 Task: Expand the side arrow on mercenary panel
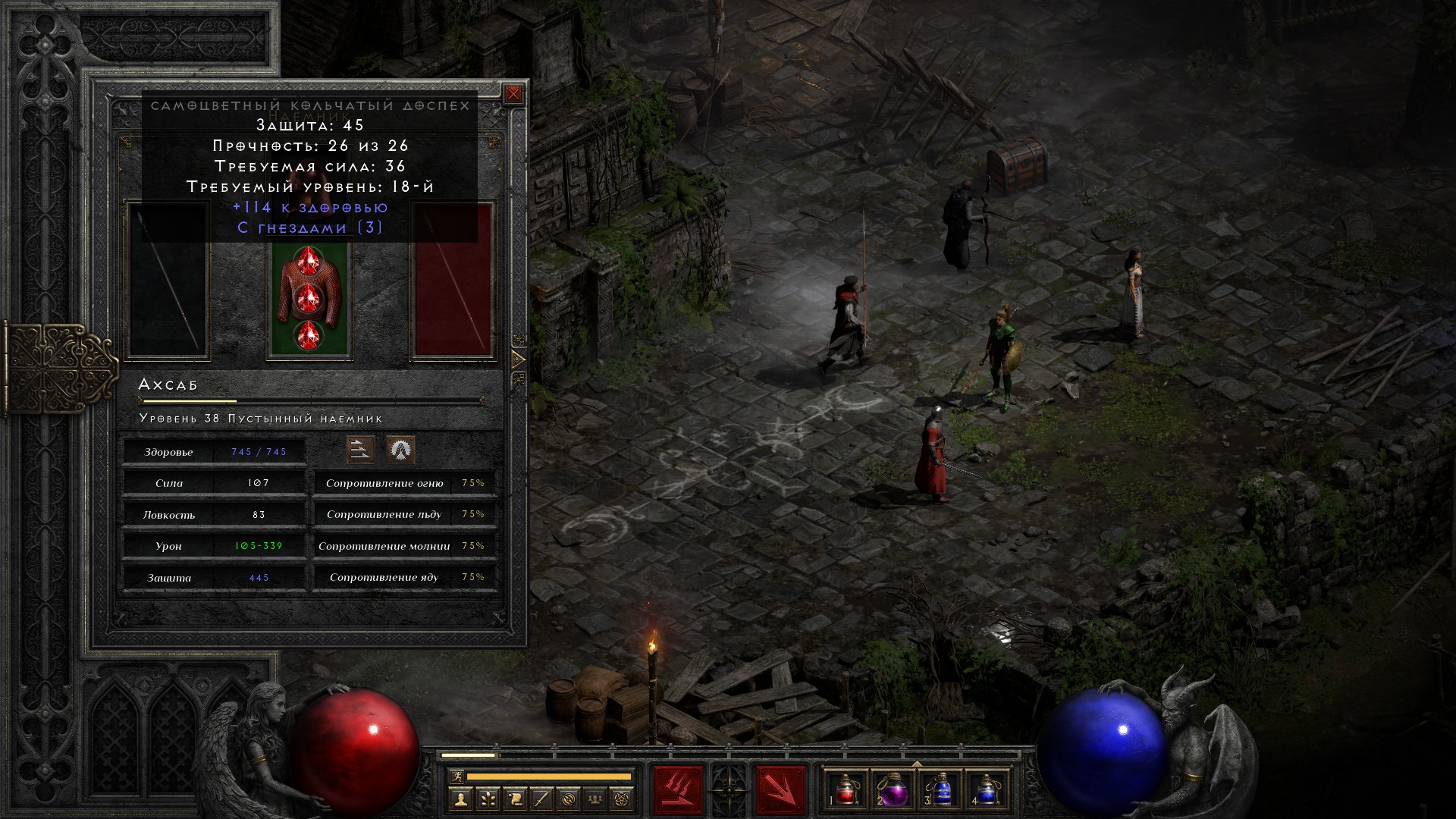(519, 359)
